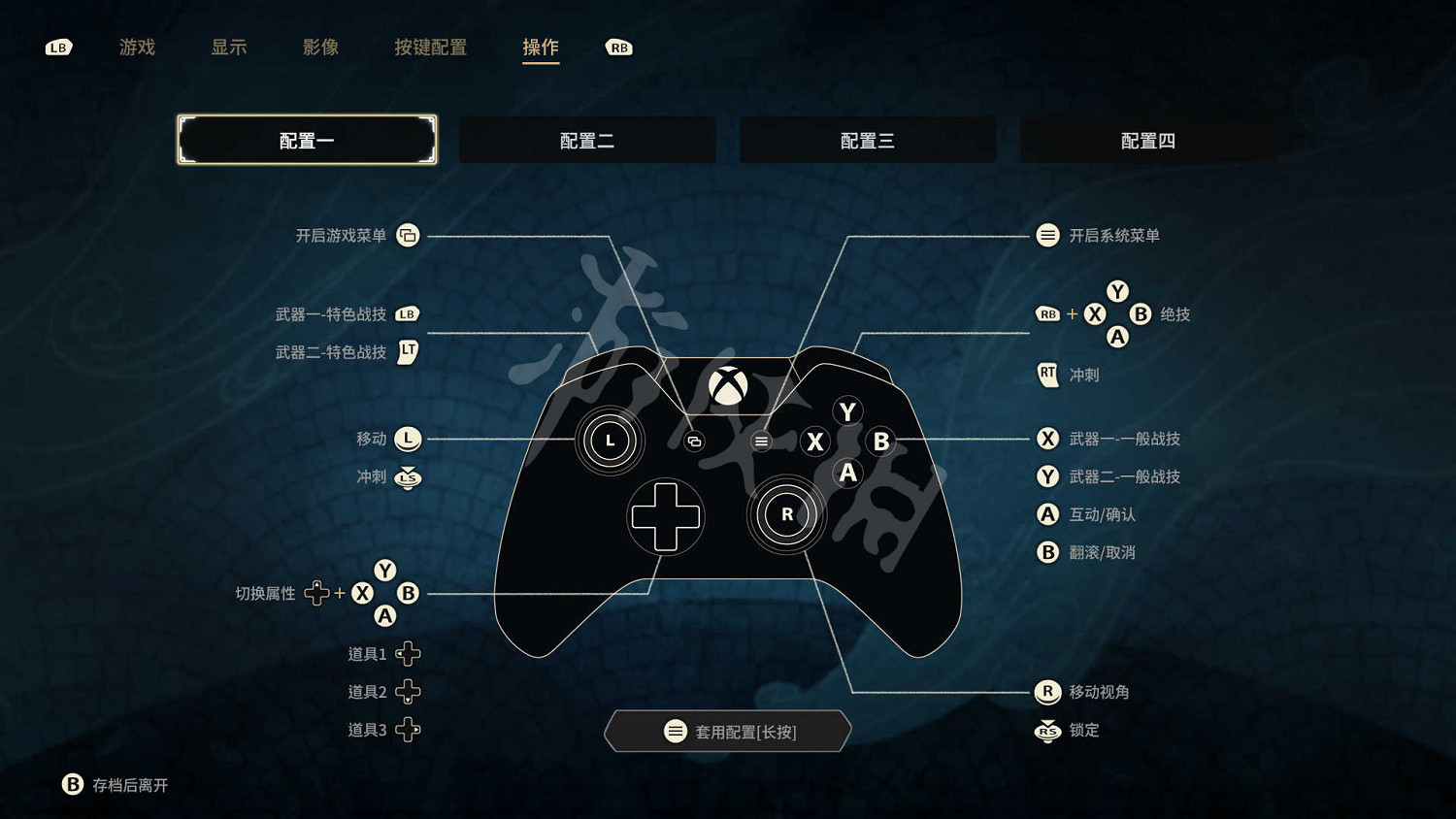Switch to the 按键配置 tab
Viewport: 1456px width, 819px height.
pos(431,47)
